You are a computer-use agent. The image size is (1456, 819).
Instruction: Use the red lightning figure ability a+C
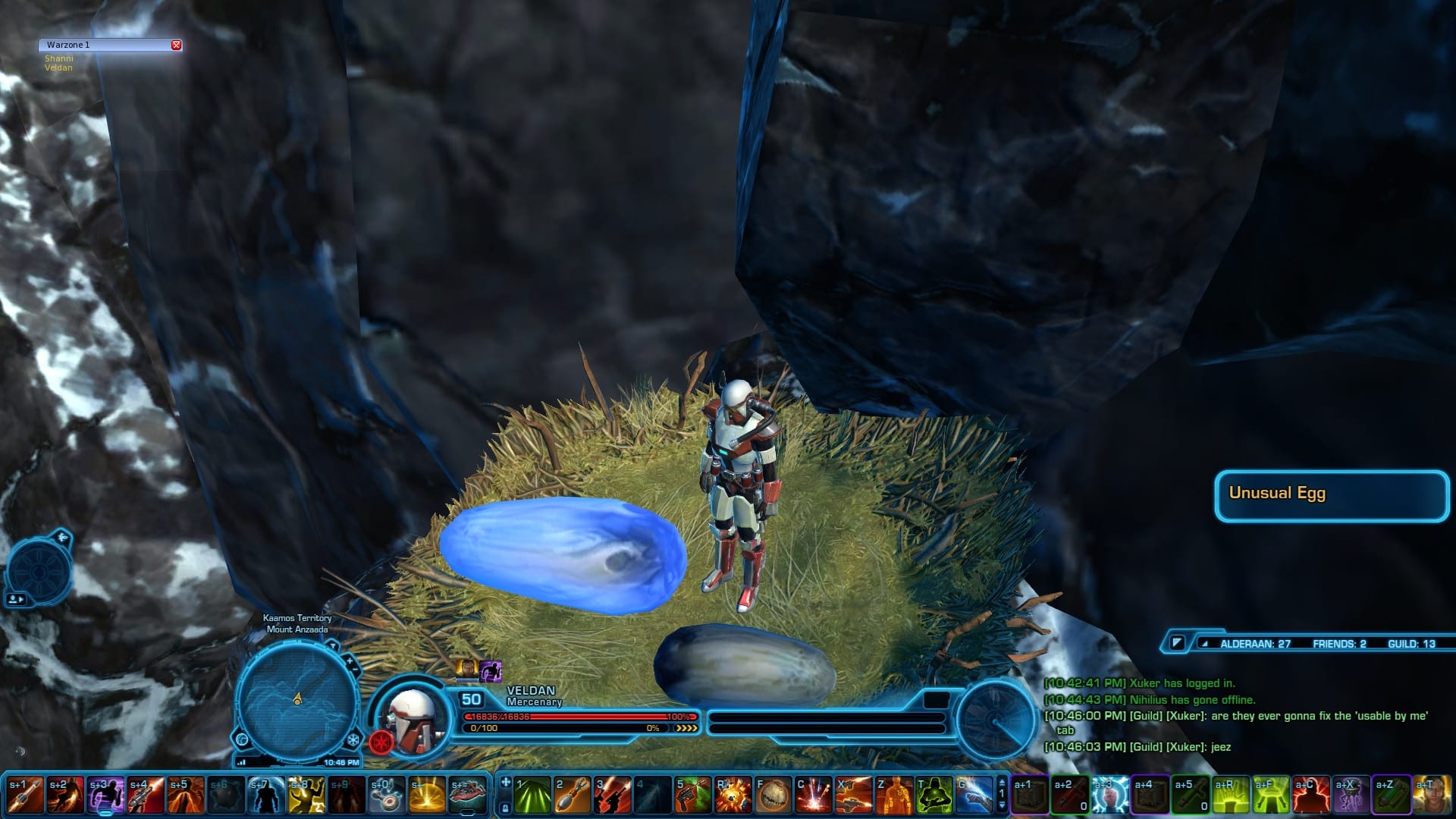[1311, 795]
